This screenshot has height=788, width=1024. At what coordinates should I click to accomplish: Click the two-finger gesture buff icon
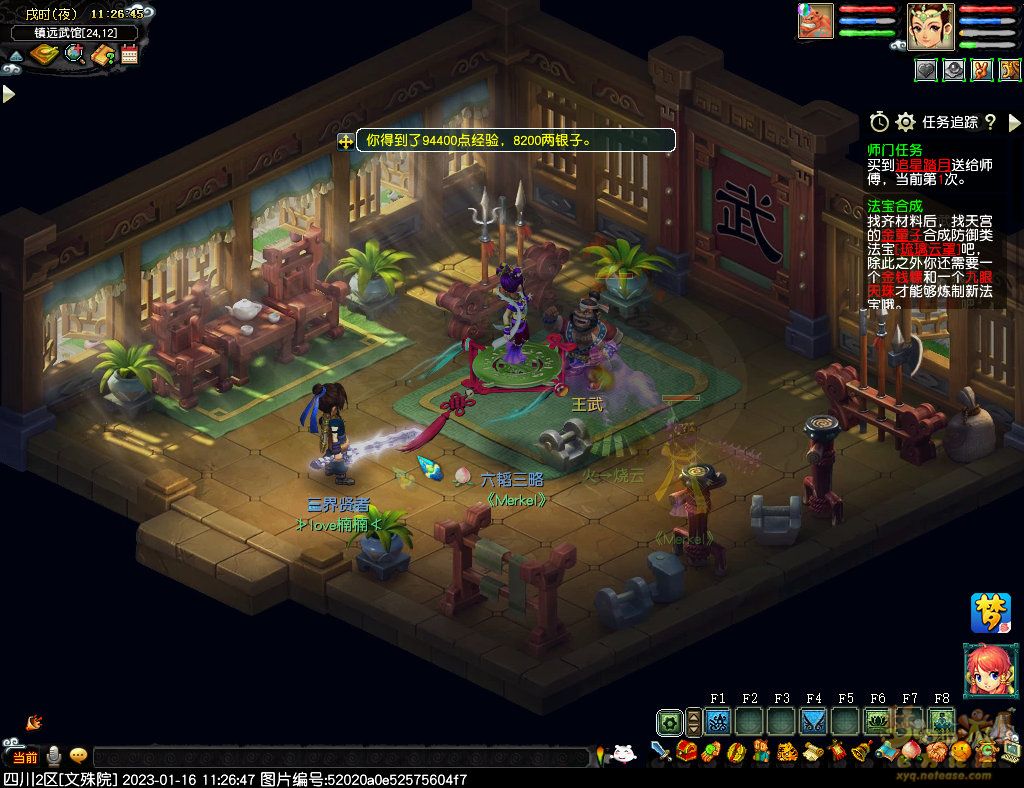pyautogui.click(x=981, y=70)
